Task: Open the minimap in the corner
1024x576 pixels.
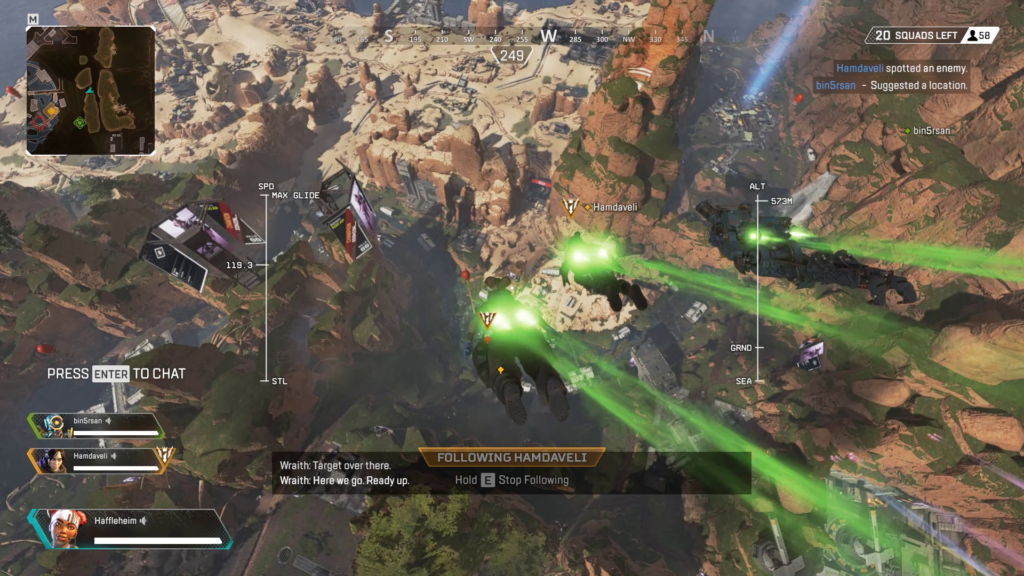Action: tap(90, 90)
